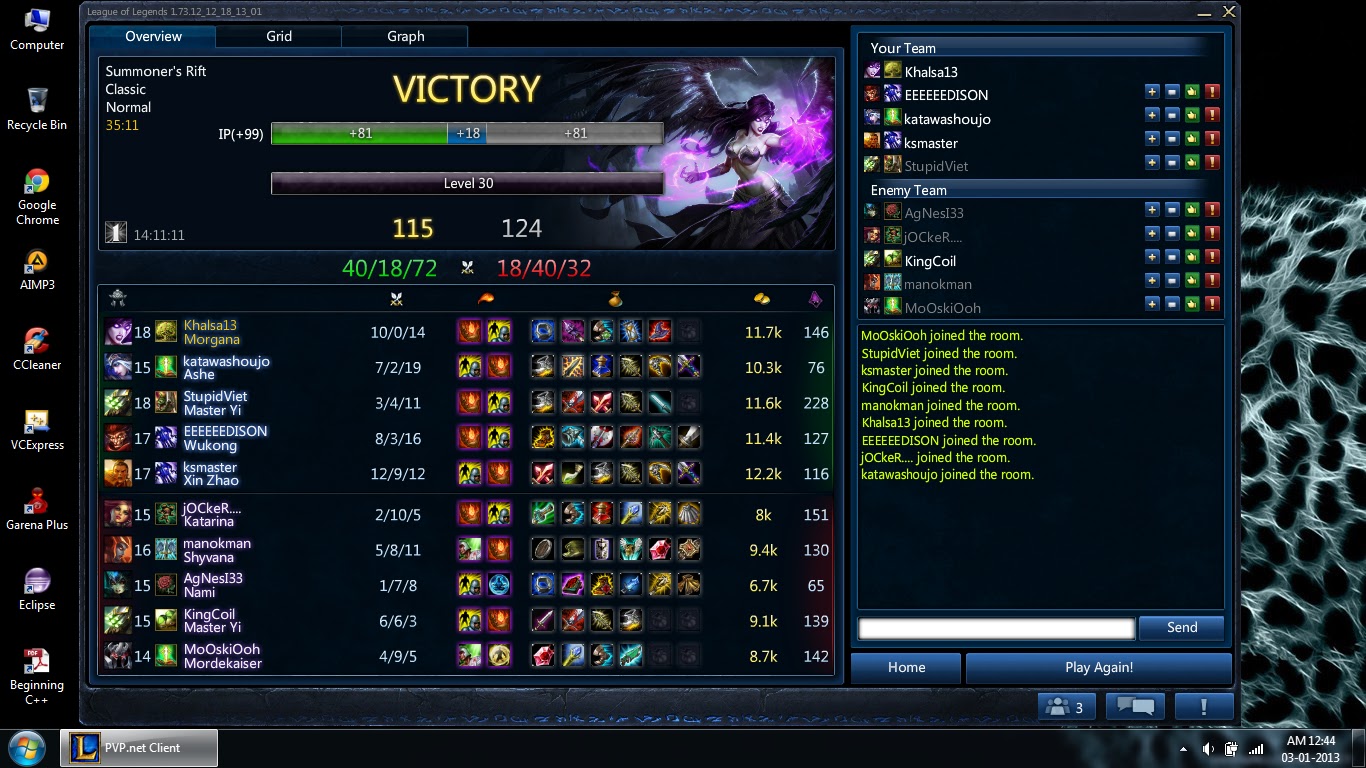Commend katawashoujo with the honor icon
This screenshot has height=768, width=1366.
point(1192,115)
